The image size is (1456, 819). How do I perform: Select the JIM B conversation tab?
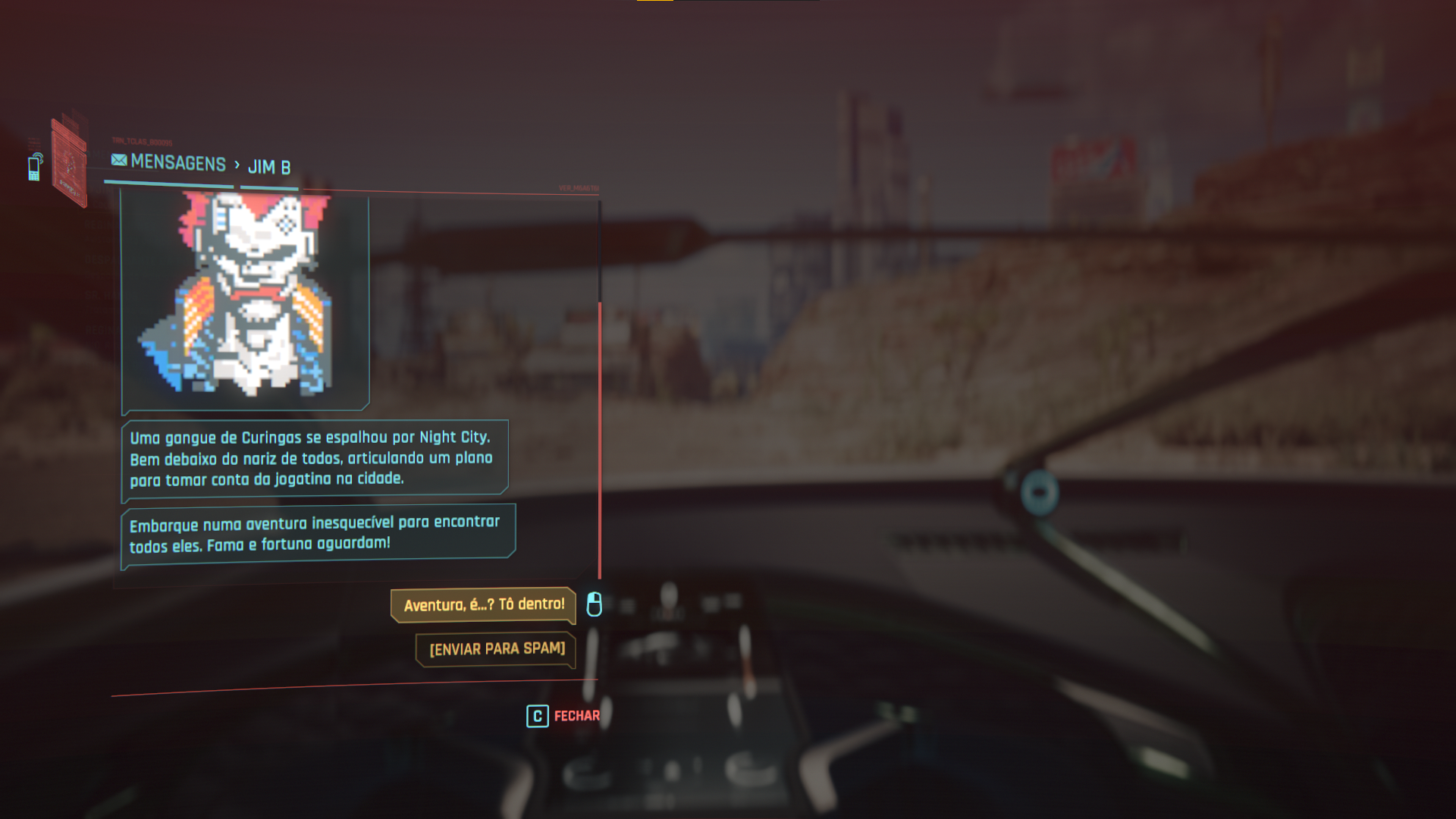(x=269, y=167)
